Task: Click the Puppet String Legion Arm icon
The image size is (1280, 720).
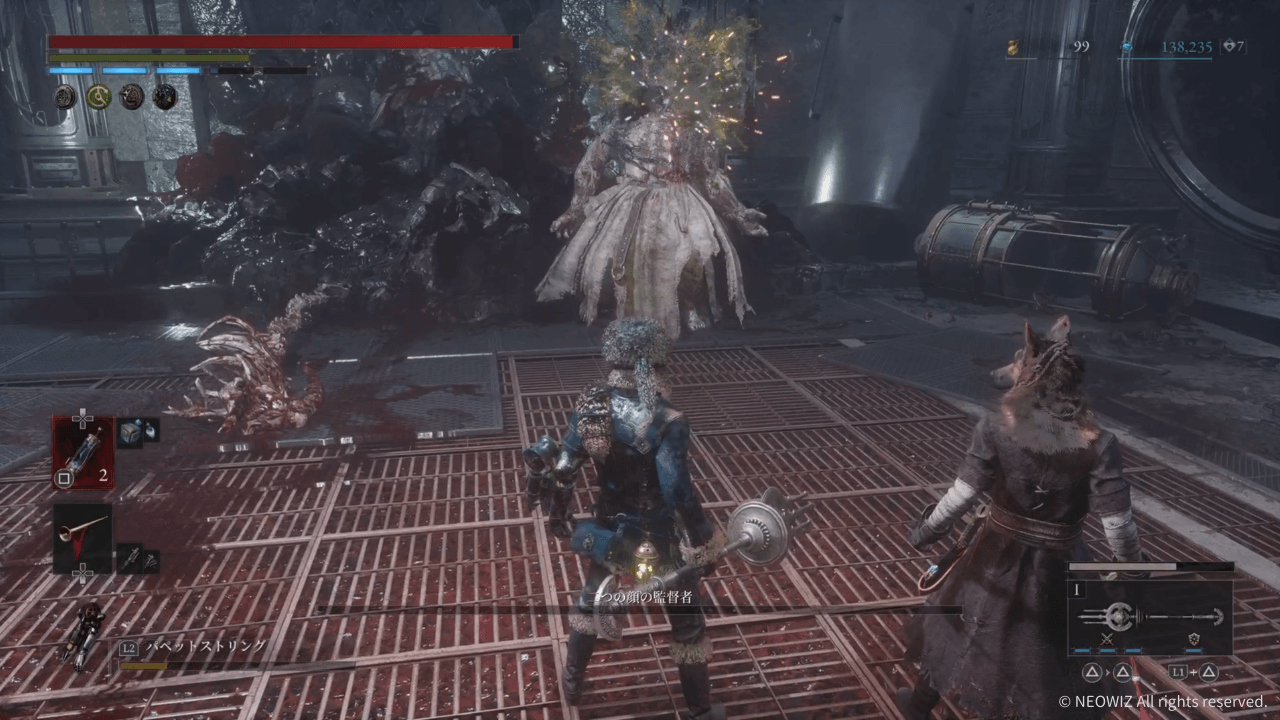Action: point(80,636)
